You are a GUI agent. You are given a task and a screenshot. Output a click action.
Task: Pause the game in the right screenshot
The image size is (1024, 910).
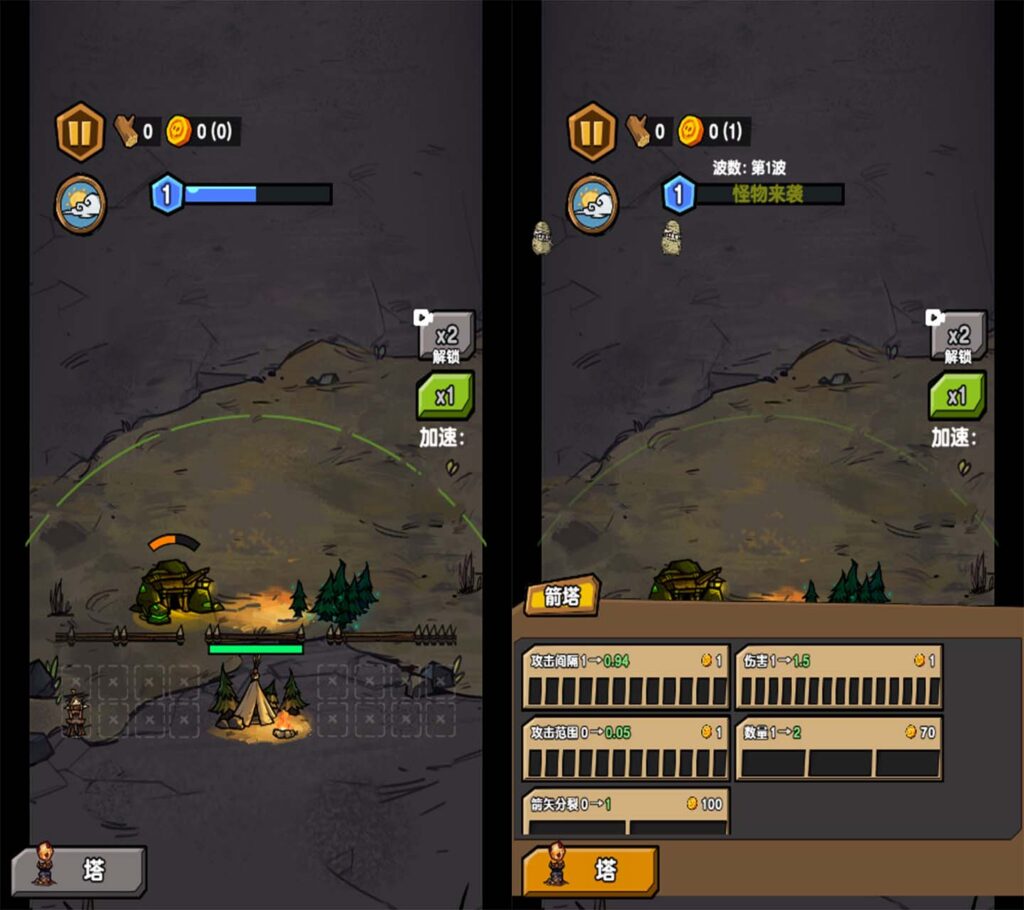(592, 131)
